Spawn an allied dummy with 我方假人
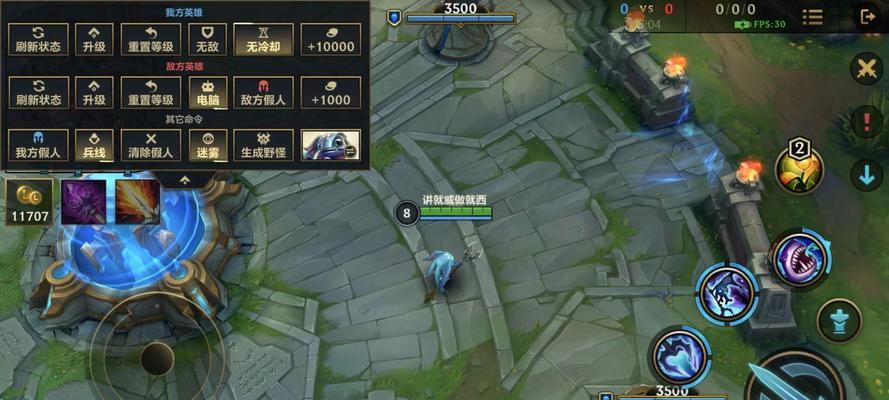Viewport: 889px width, 400px height. (38, 144)
